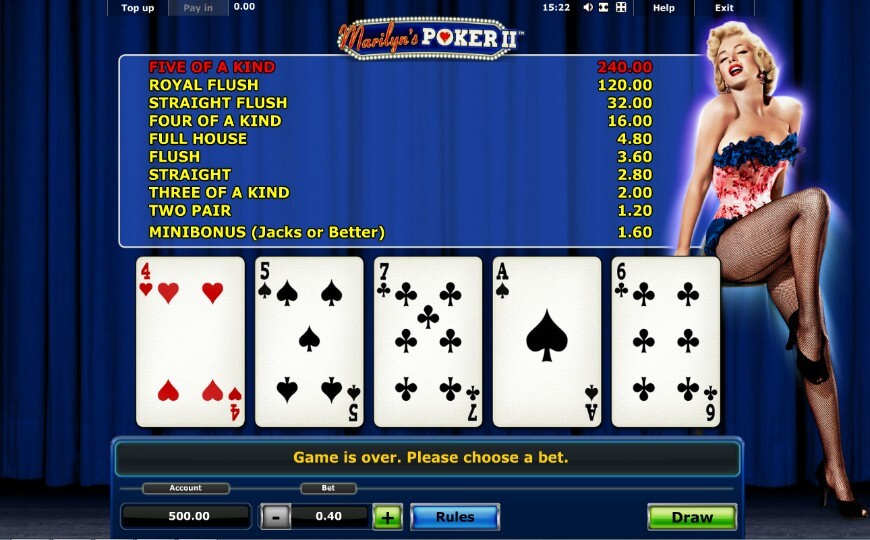Toggle the sound speaker icon
Screen dimensions: 870x540
click(588, 8)
